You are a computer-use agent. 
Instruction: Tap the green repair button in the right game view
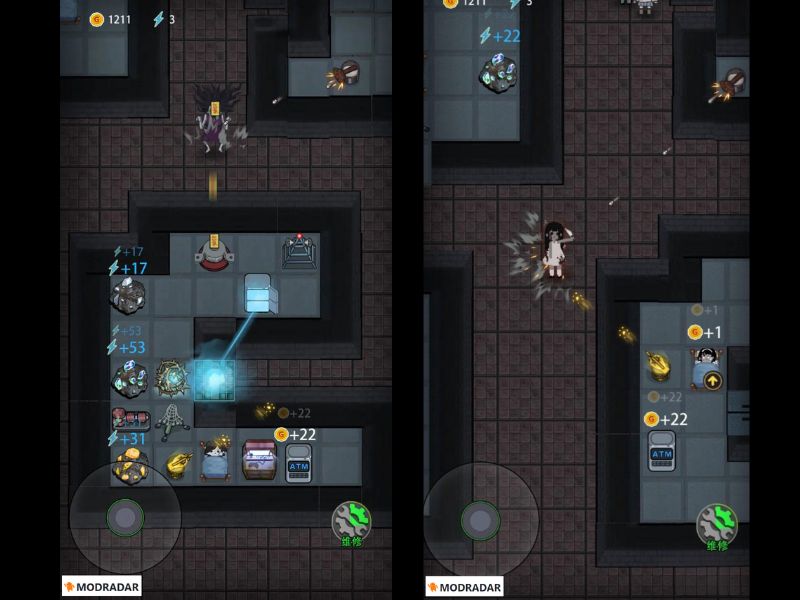716,524
